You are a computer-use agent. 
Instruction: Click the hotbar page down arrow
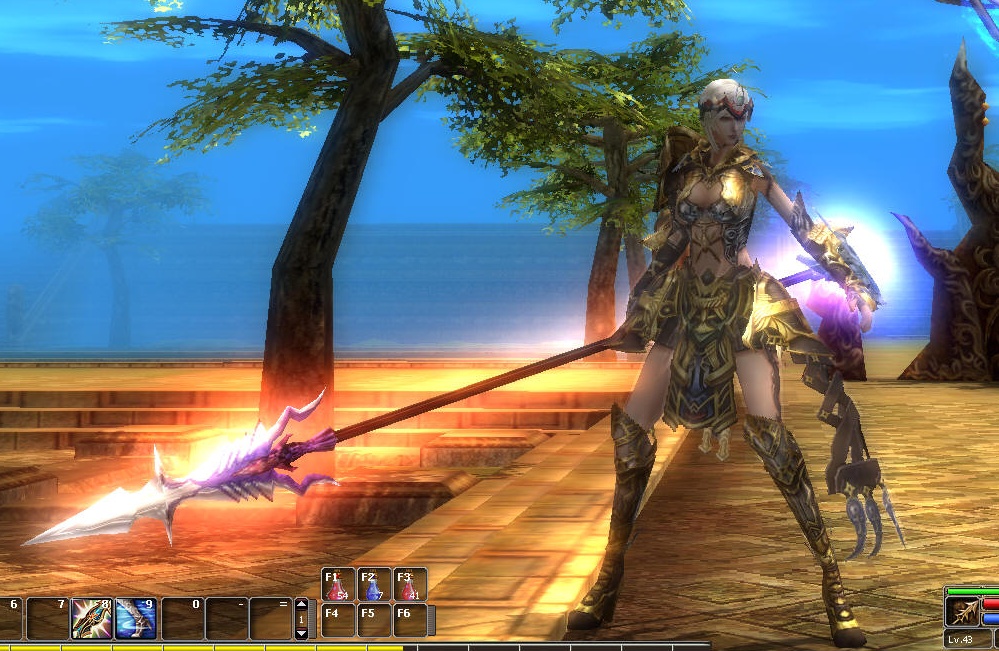click(301, 633)
